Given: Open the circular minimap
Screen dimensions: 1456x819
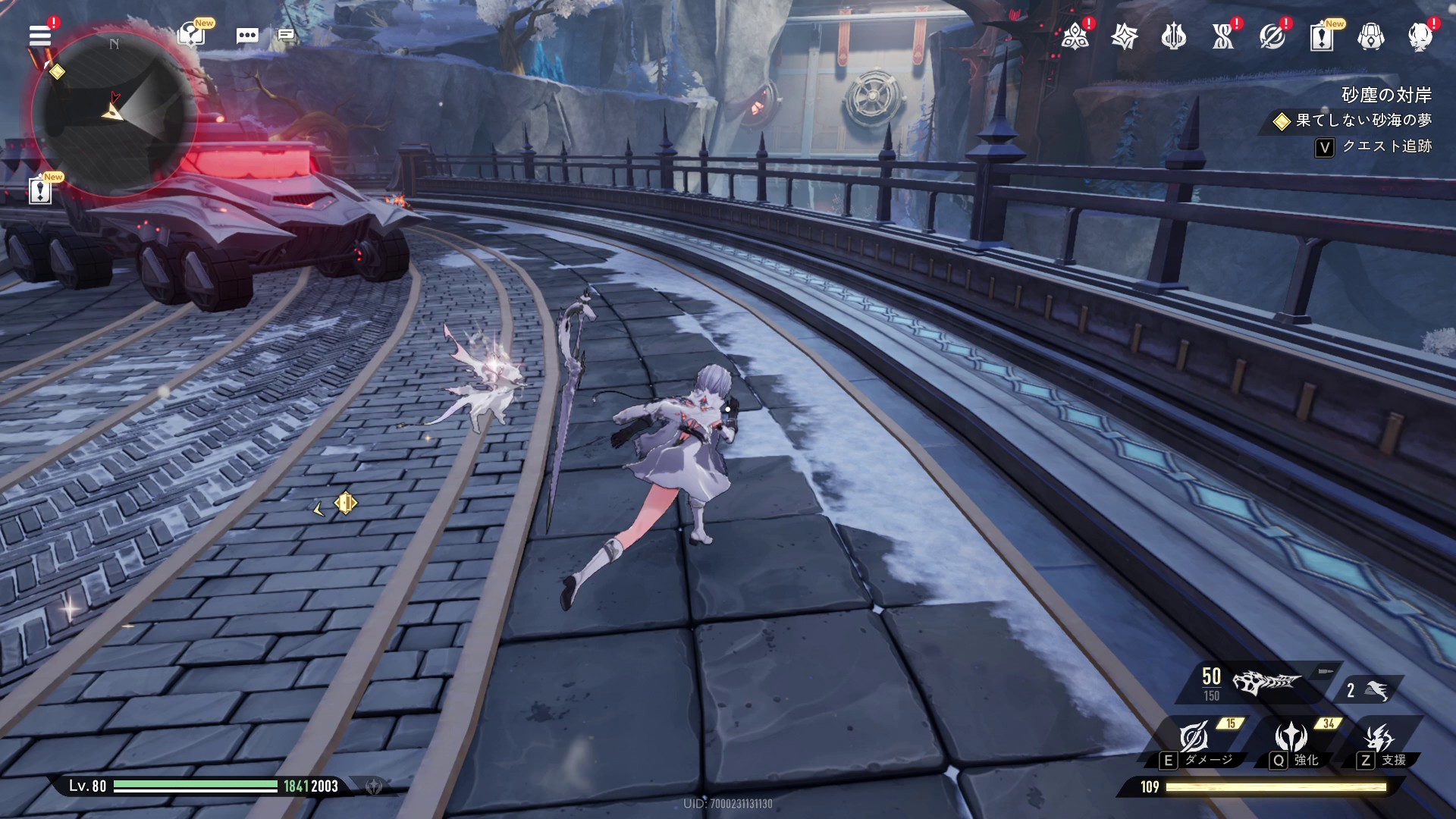Looking at the screenshot, I should pos(114,114).
